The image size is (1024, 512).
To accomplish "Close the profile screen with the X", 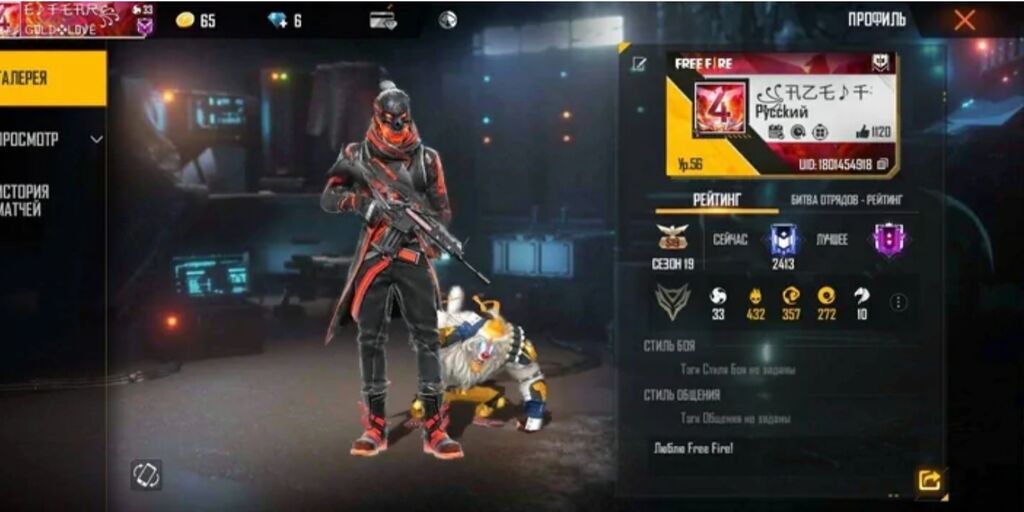I will pyautogui.click(x=964, y=20).
